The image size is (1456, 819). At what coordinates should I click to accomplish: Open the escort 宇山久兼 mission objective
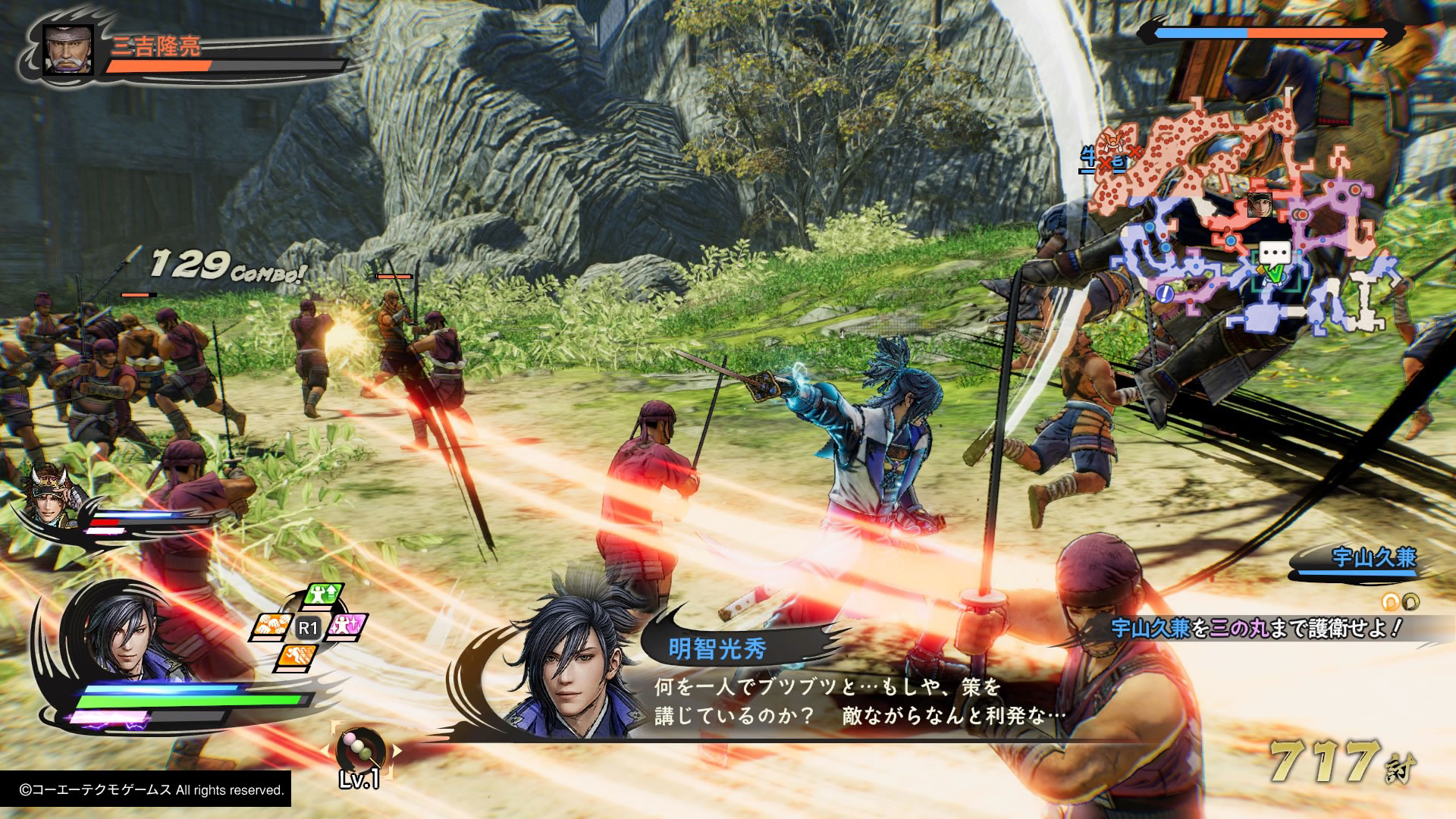tap(1257, 628)
